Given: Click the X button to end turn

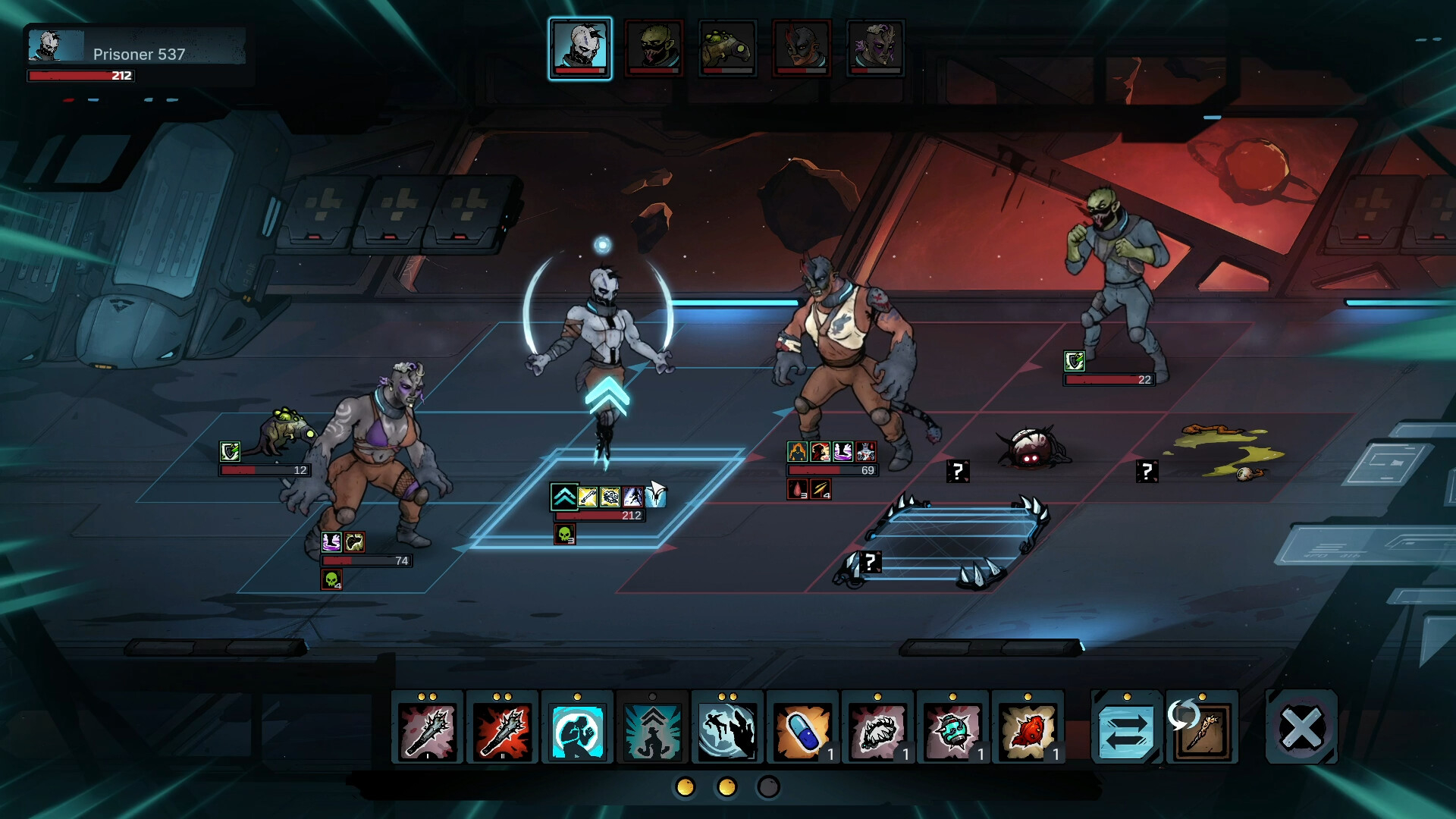Looking at the screenshot, I should [1301, 728].
